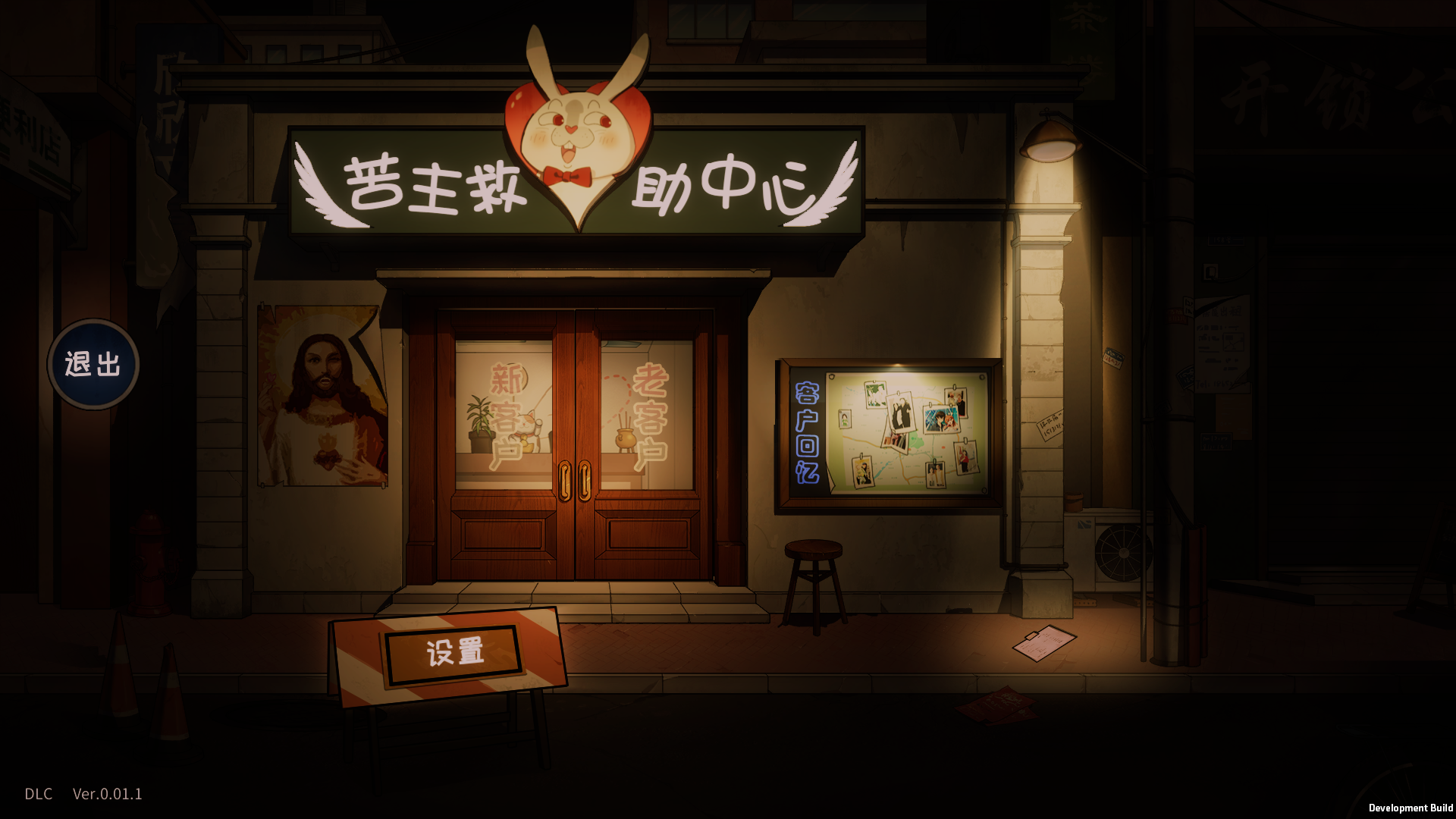Image resolution: width=1456 pixels, height=819 pixels.
Task: Click the incense pot behind the right door window
Action: (623, 440)
